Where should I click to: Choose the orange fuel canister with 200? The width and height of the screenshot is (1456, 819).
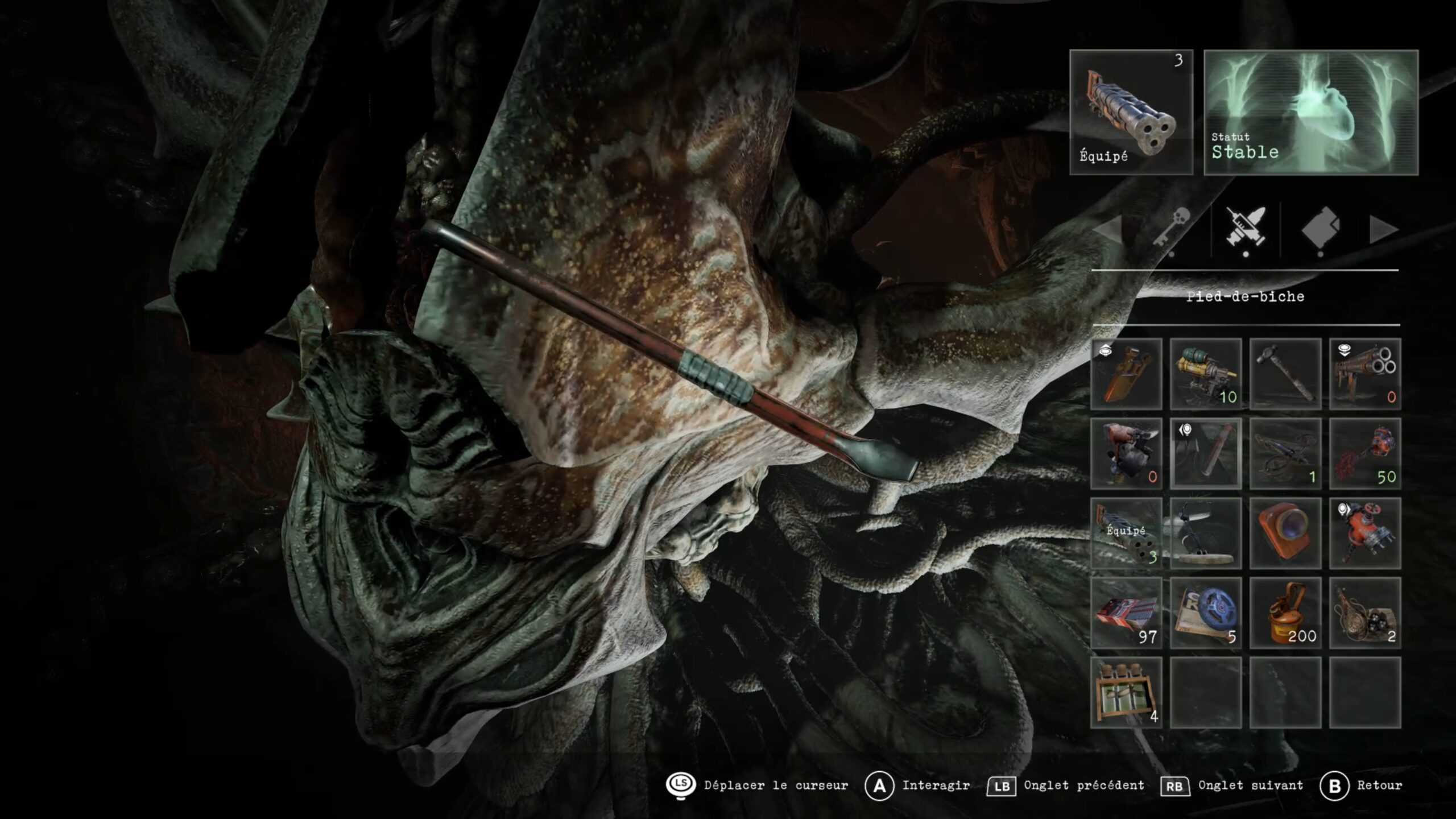1285,613
